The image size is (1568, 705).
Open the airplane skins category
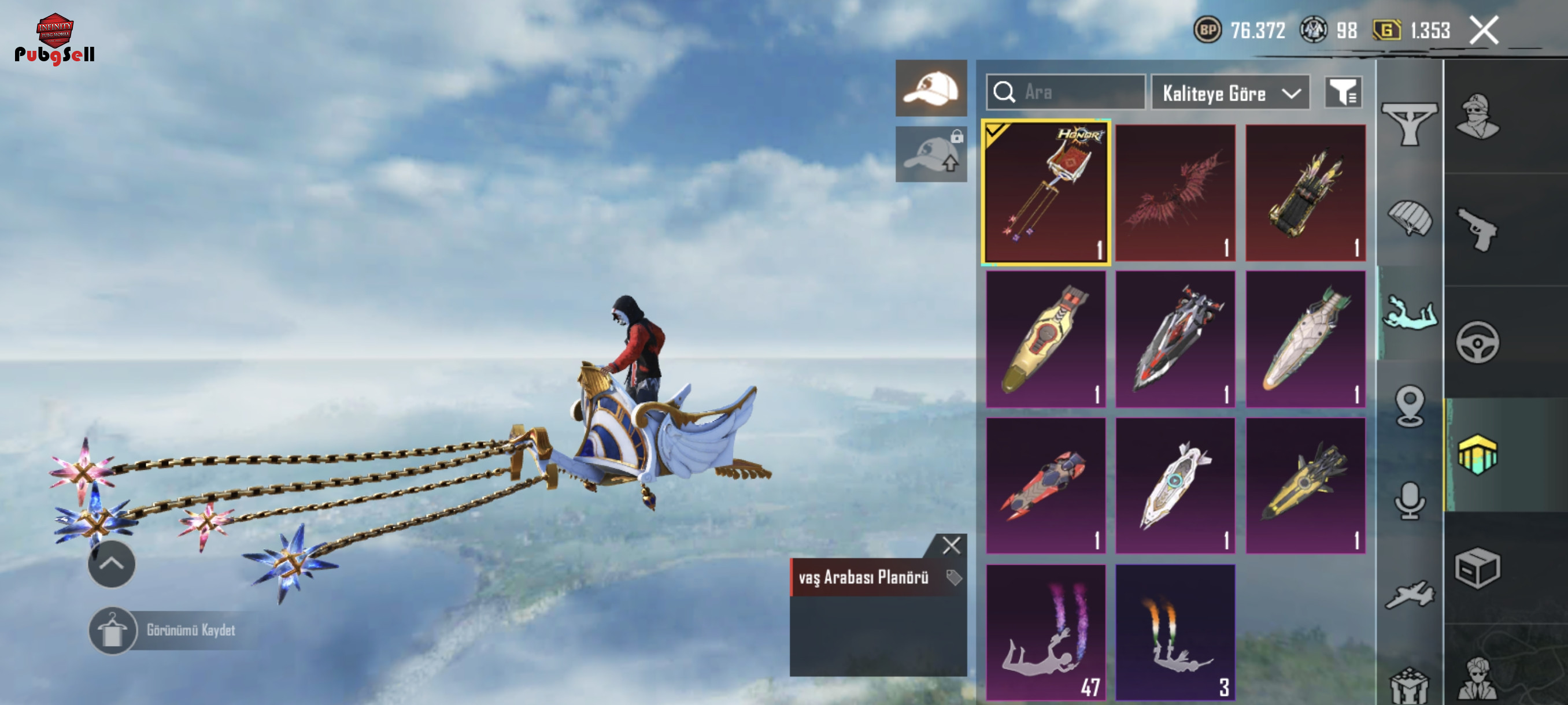tap(1409, 594)
